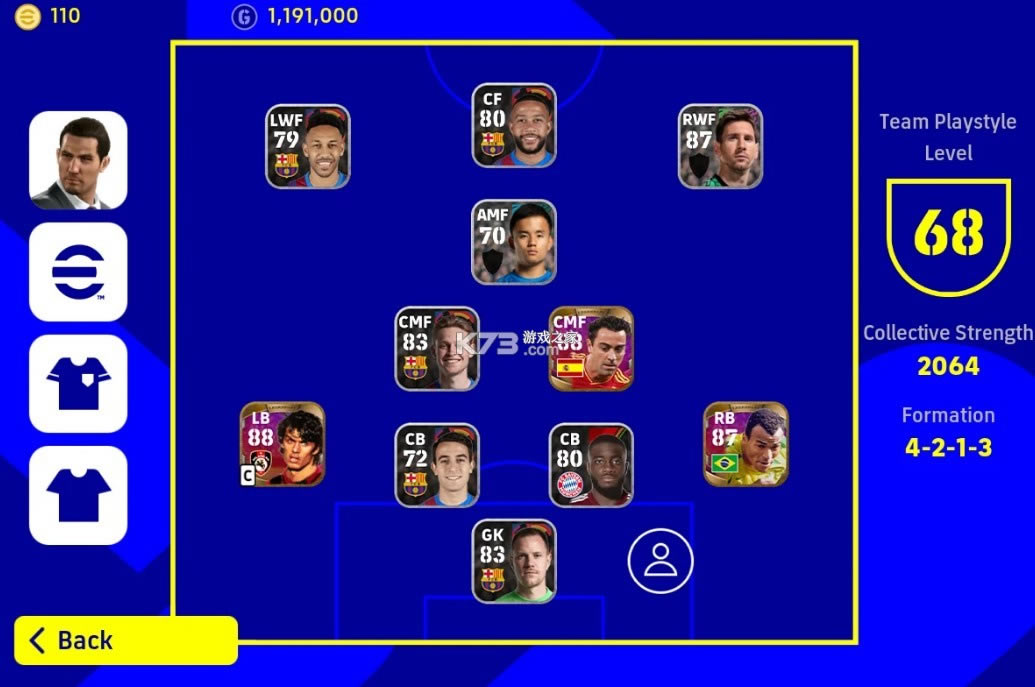Select the RWF 87 player card
This screenshot has height=687, width=1035.
click(720, 147)
